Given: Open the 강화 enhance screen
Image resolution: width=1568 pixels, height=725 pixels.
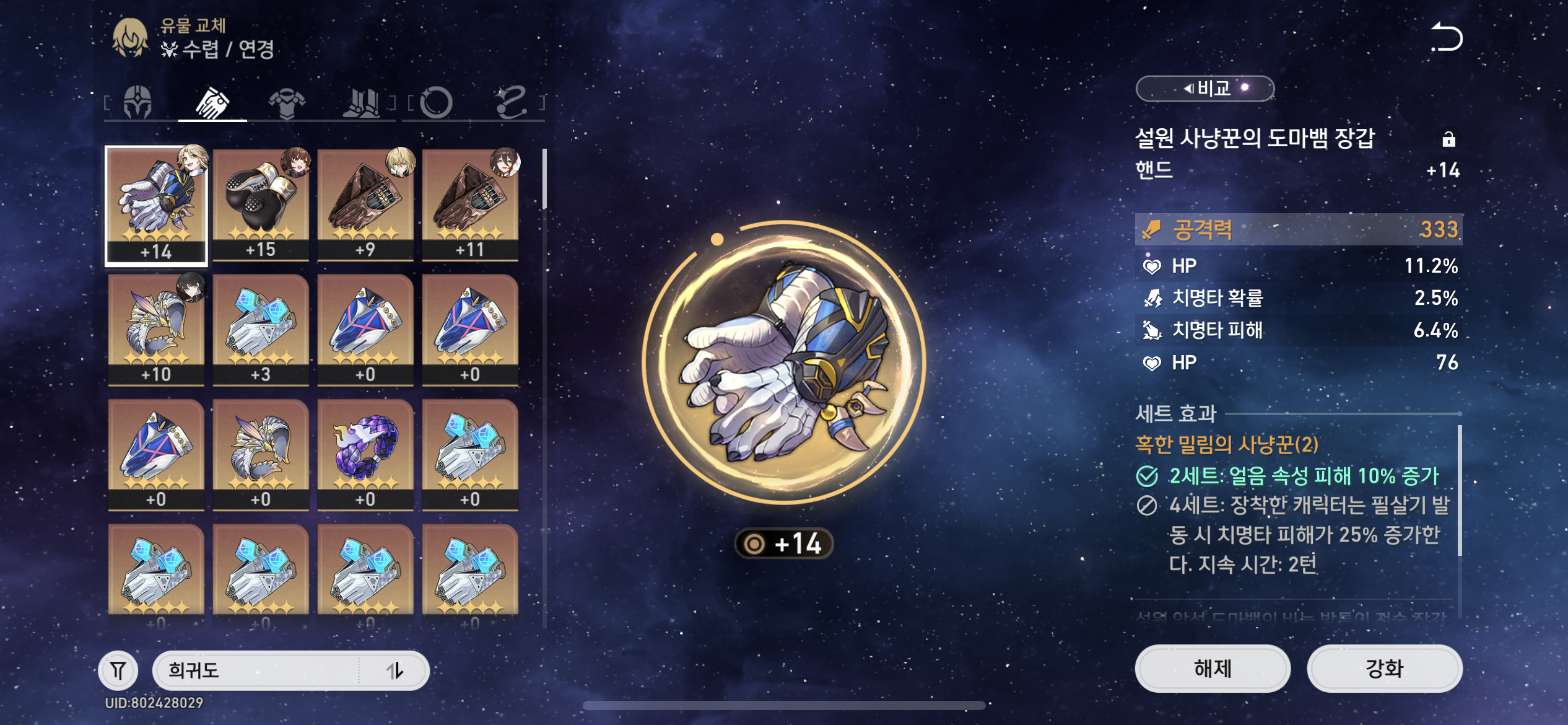Looking at the screenshot, I should [1385, 669].
